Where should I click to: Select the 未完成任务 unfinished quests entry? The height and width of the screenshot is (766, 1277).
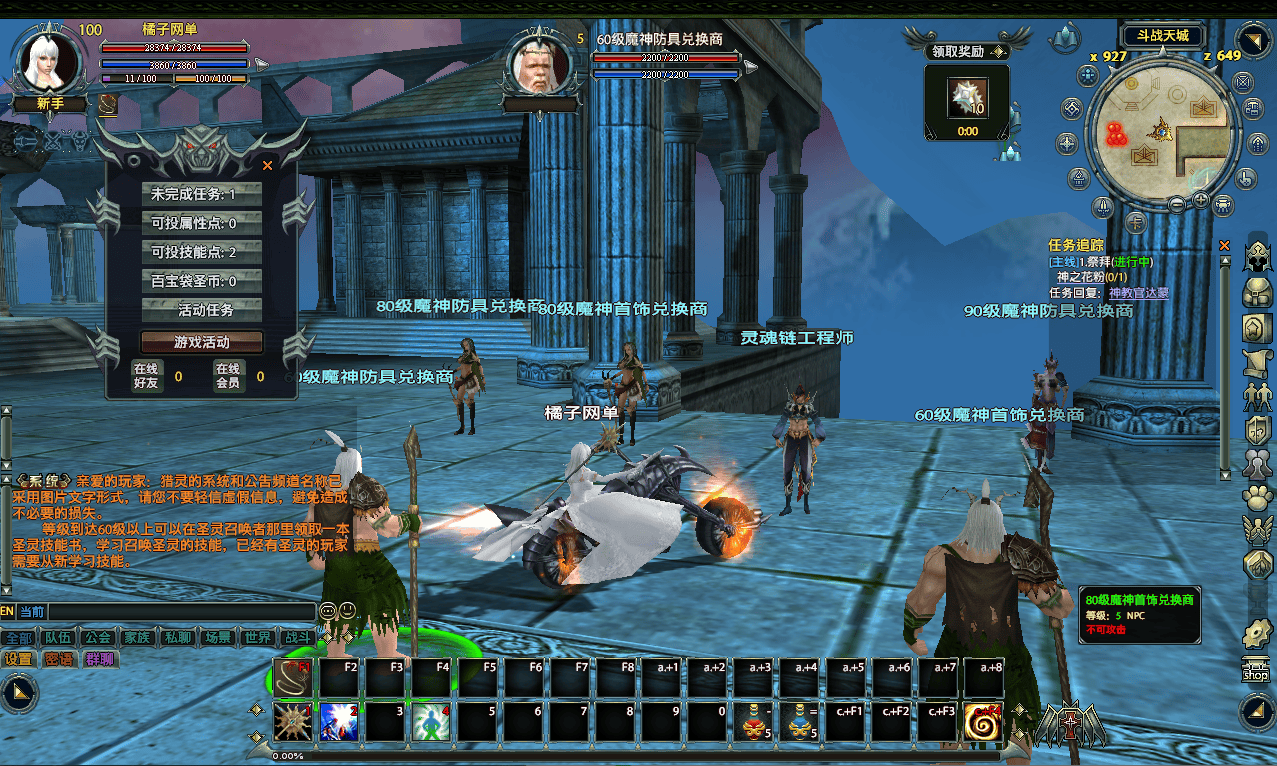[201, 194]
